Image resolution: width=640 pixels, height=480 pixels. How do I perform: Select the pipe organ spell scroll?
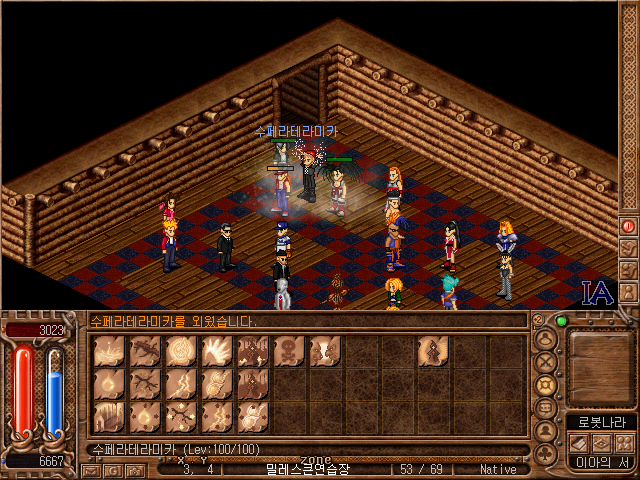(x=109, y=415)
